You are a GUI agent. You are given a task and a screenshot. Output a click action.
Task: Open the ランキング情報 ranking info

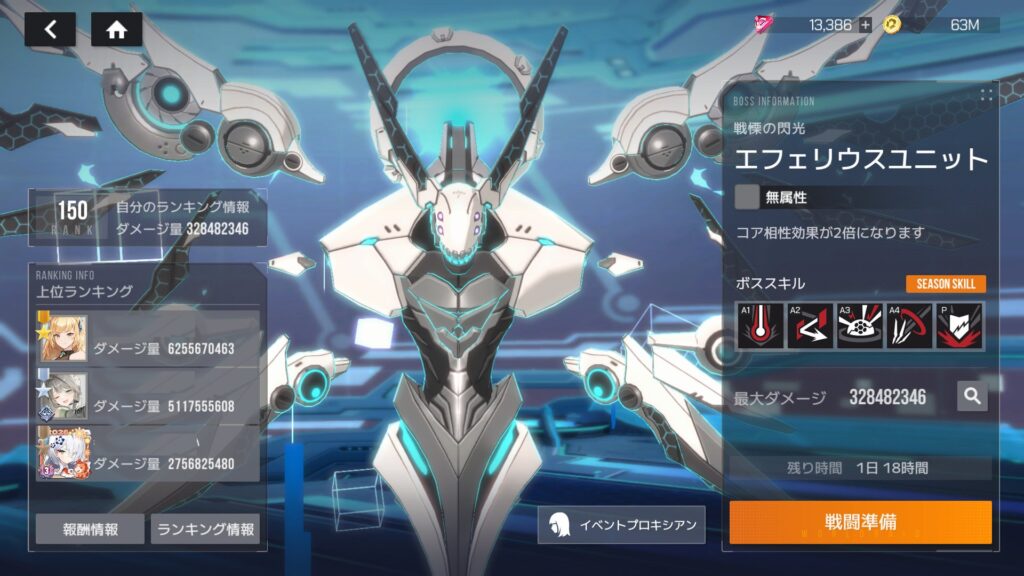click(x=205, y=529)
